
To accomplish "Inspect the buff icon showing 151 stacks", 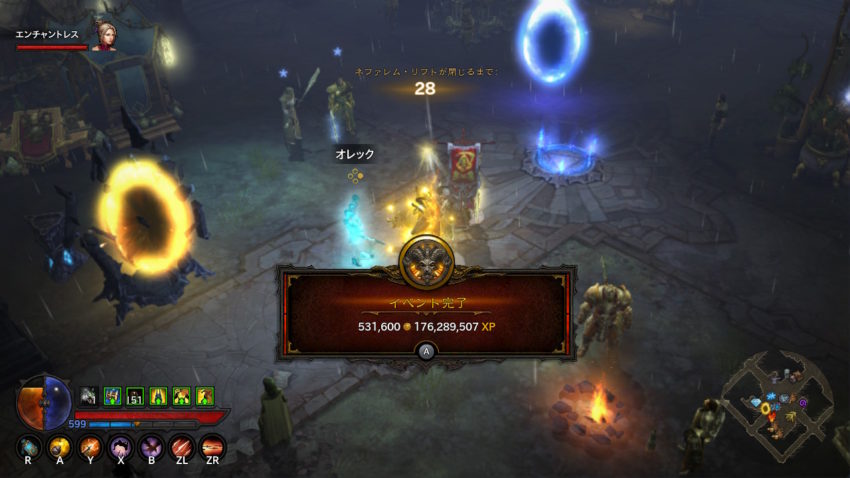I will [x=136, y=396].
